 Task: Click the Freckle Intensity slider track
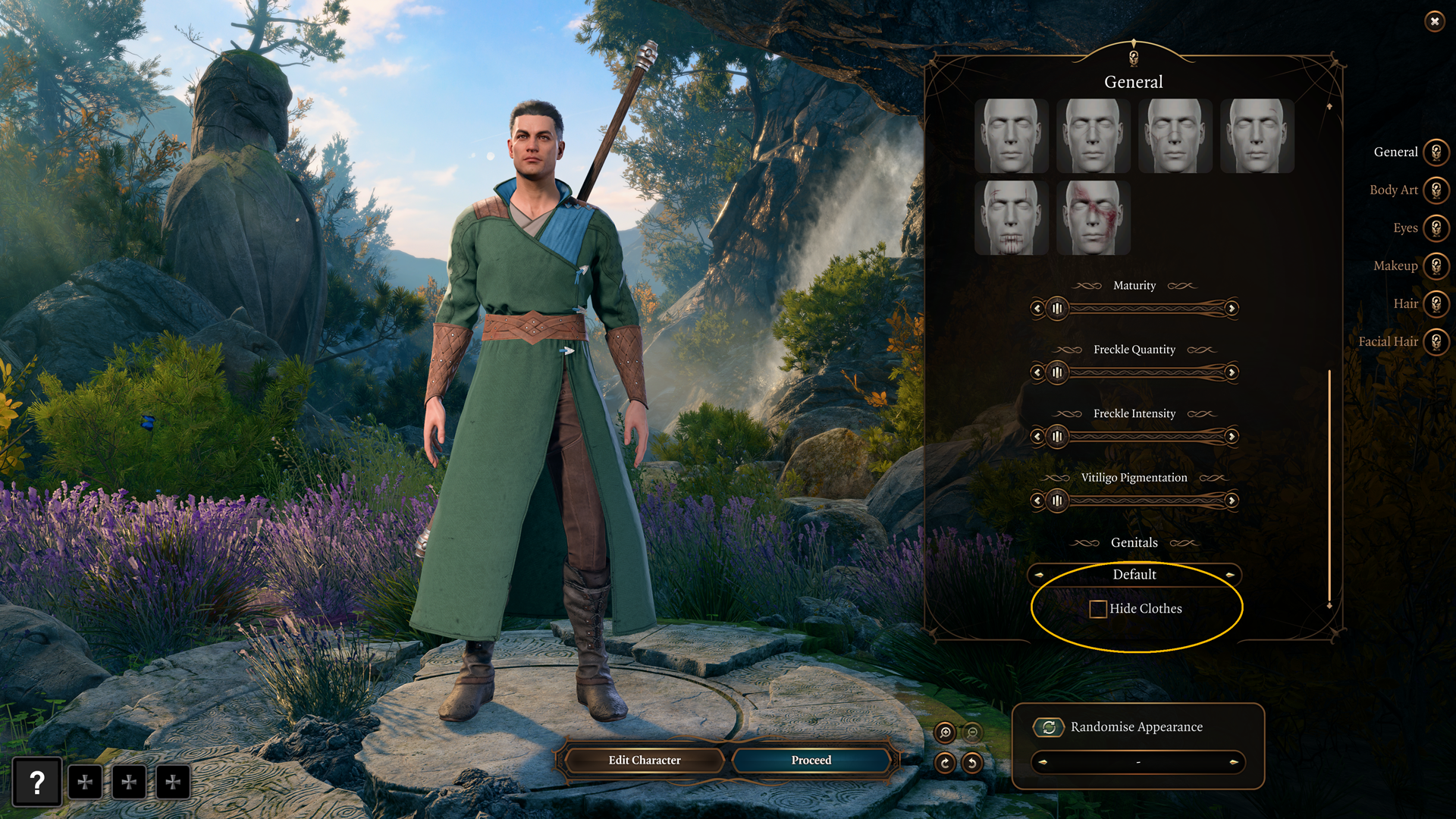tap(1145, 437)
